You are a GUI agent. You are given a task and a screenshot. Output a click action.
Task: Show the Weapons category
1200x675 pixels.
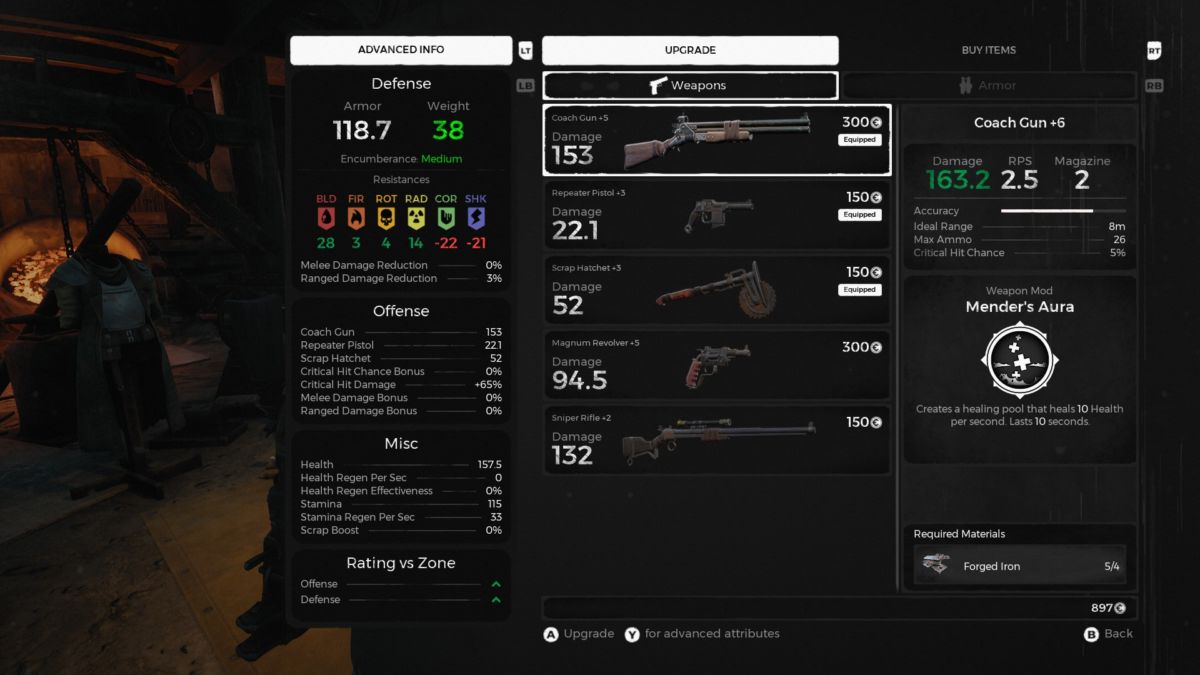(x=690, y=85)
